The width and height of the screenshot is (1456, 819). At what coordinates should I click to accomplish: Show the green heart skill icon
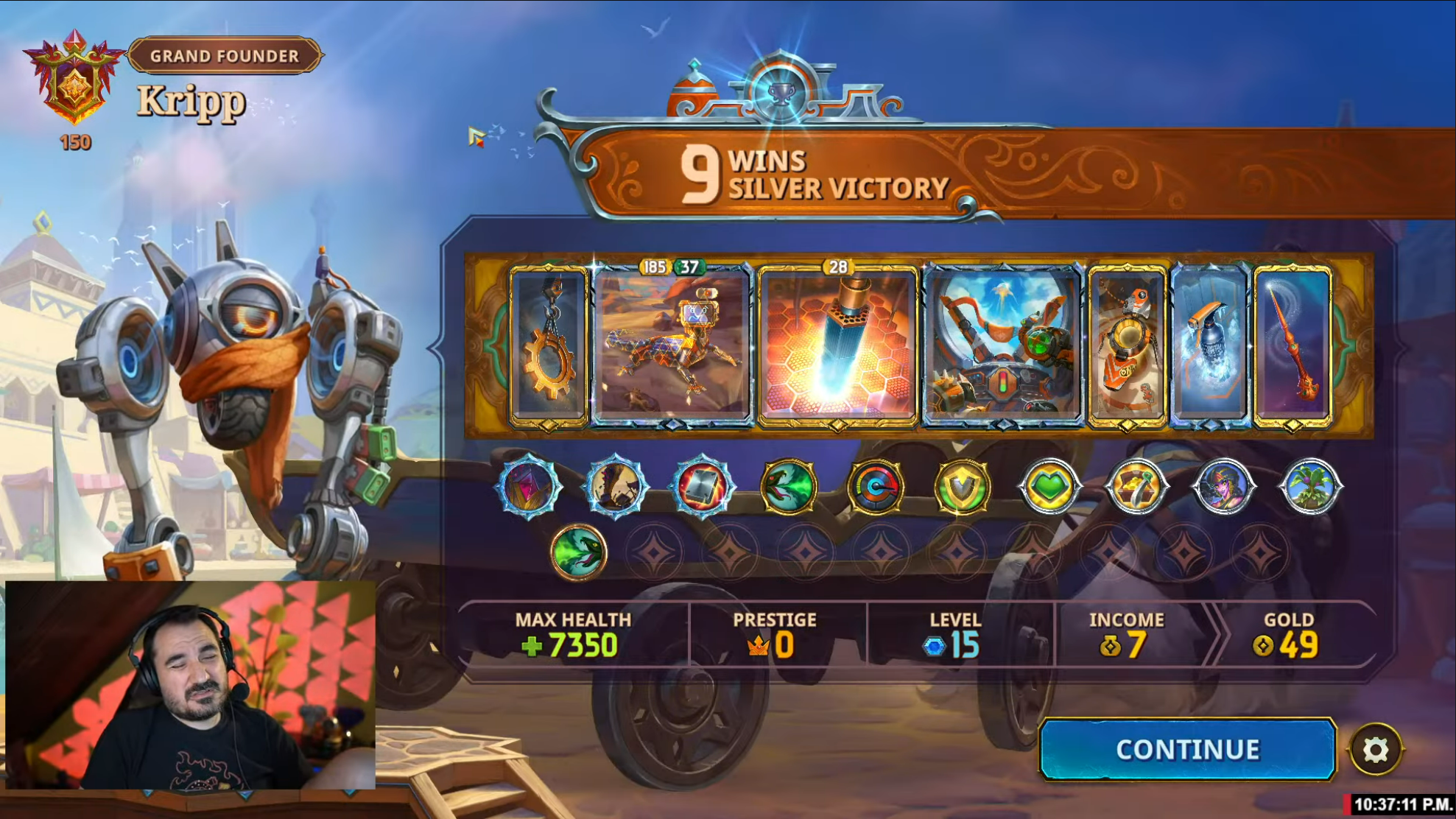click(x=1049, y=486)
